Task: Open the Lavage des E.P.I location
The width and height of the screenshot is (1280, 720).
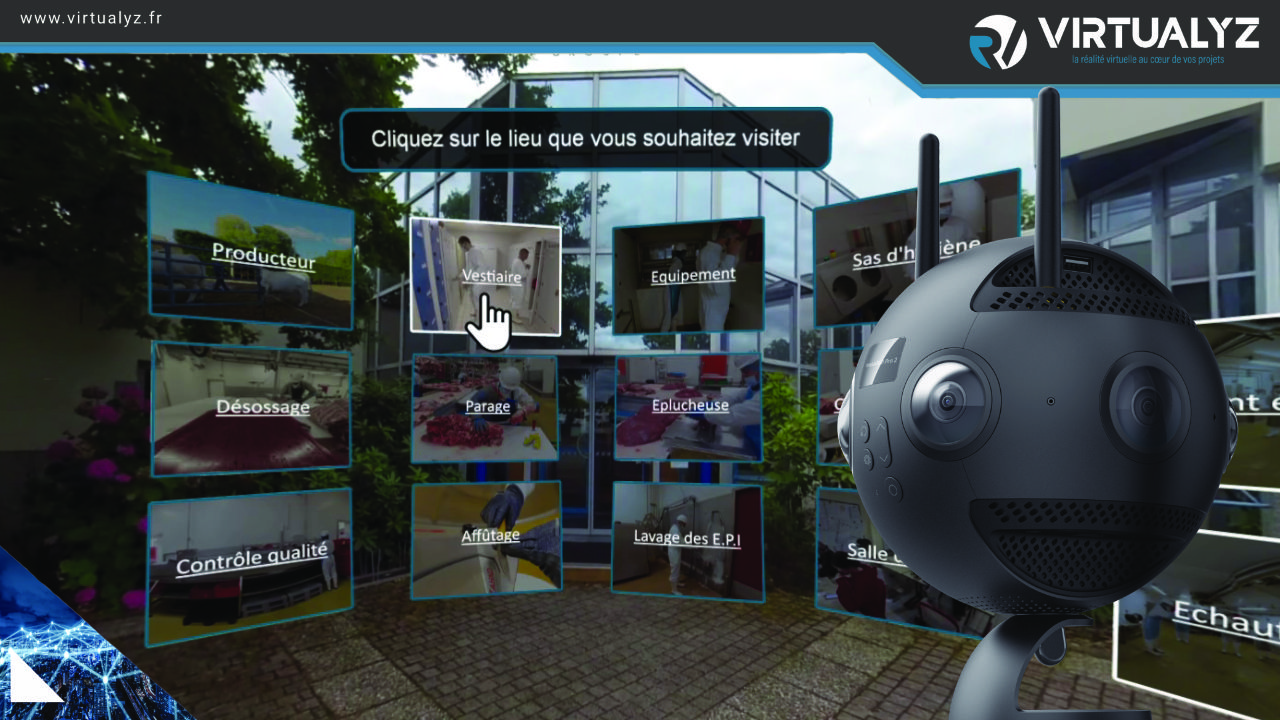Action: pyautogui.click(x=687, y=540)
